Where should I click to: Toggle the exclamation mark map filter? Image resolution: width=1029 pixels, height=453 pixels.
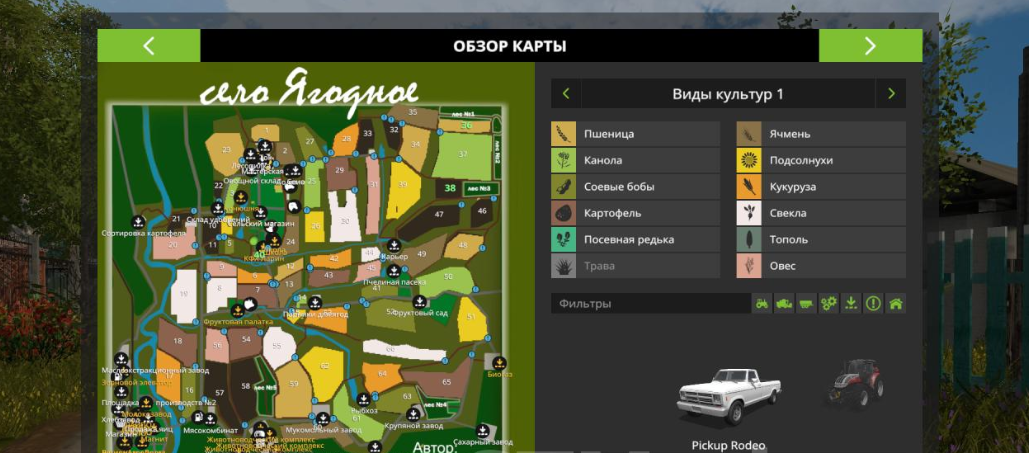click(873, 304)
